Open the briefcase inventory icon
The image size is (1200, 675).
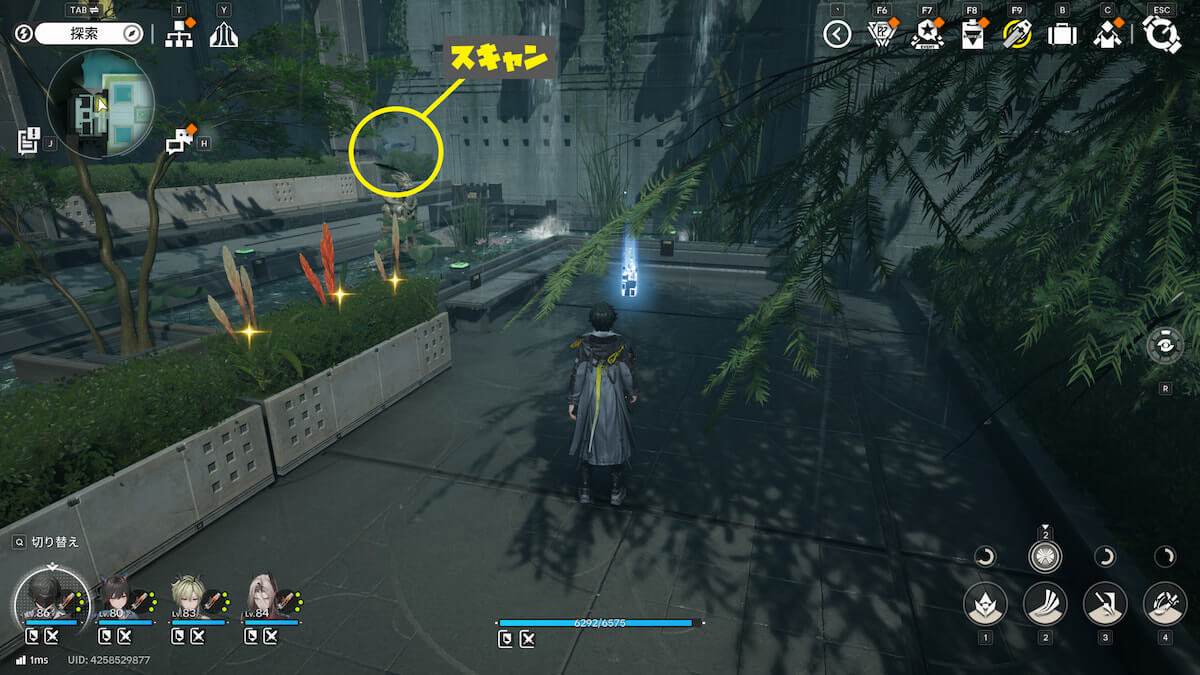[x=1062, y=35]
